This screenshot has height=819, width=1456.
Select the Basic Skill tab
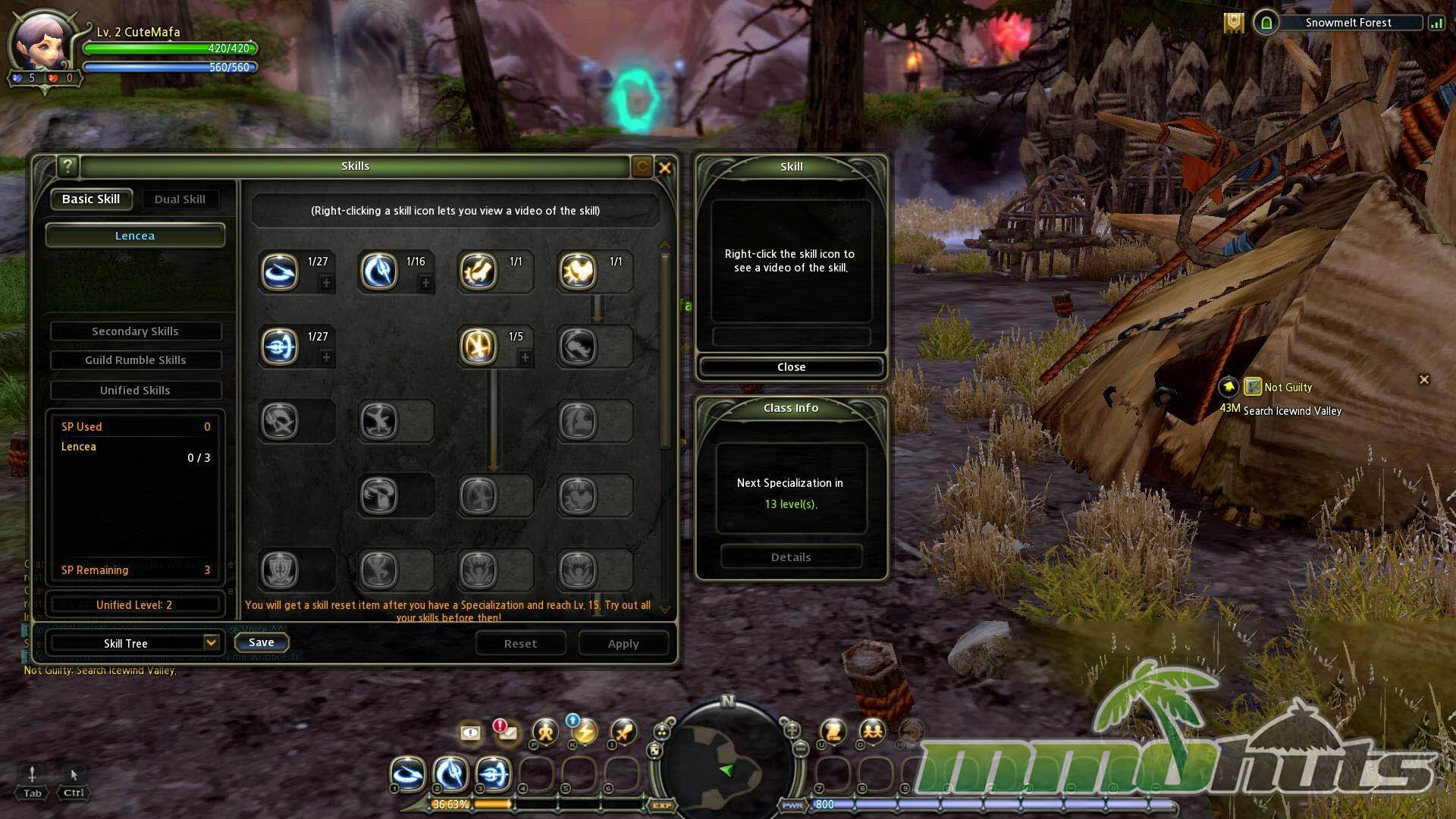(x=91, y=199)
